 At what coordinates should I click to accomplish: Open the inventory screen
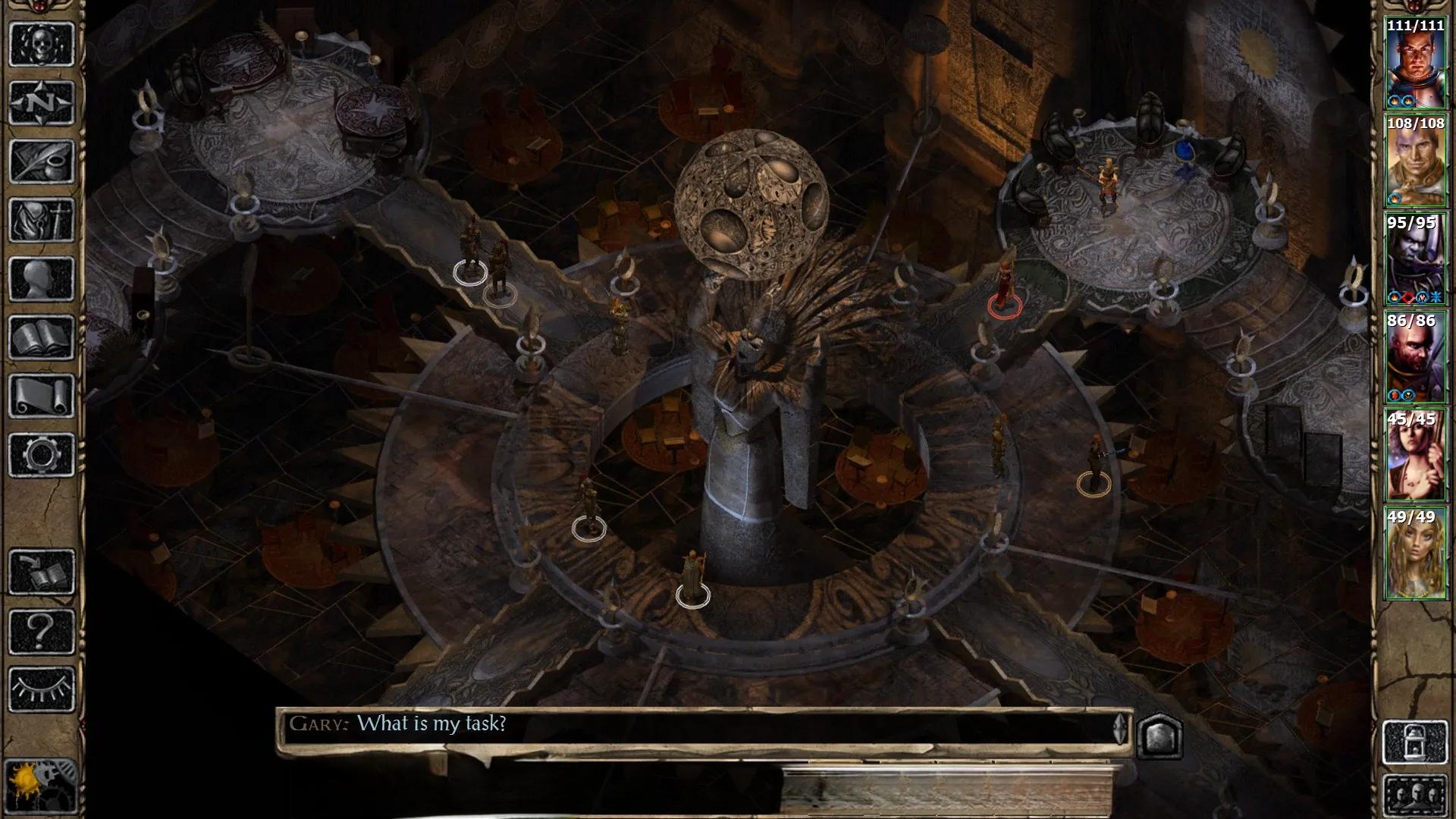click(42, 220)
